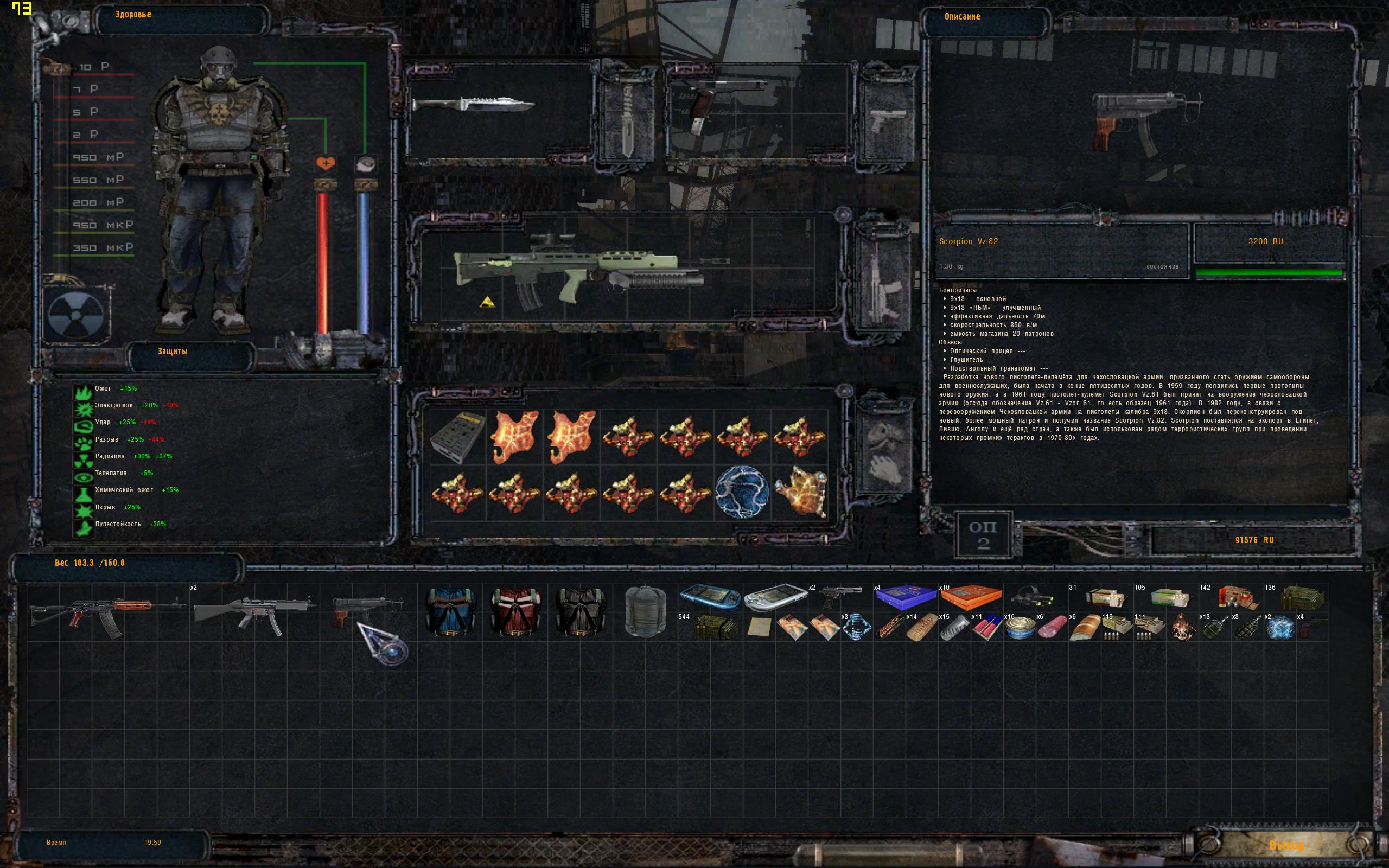This screenshot has height=868, width=1389.
Task: Select the grey device in the belt
Action: [457, 435]
